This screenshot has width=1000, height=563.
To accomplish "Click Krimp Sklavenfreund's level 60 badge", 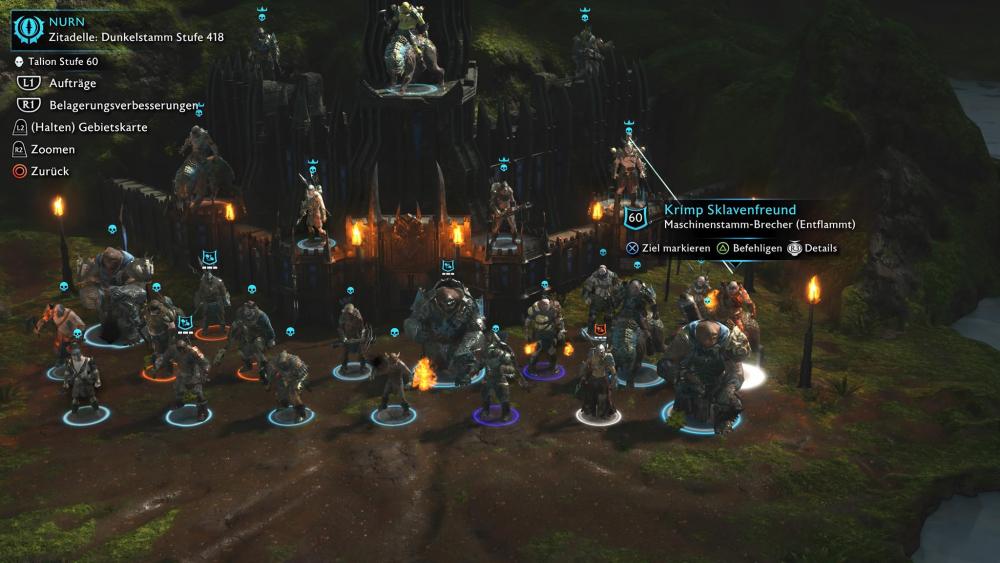I will [635, 216].
